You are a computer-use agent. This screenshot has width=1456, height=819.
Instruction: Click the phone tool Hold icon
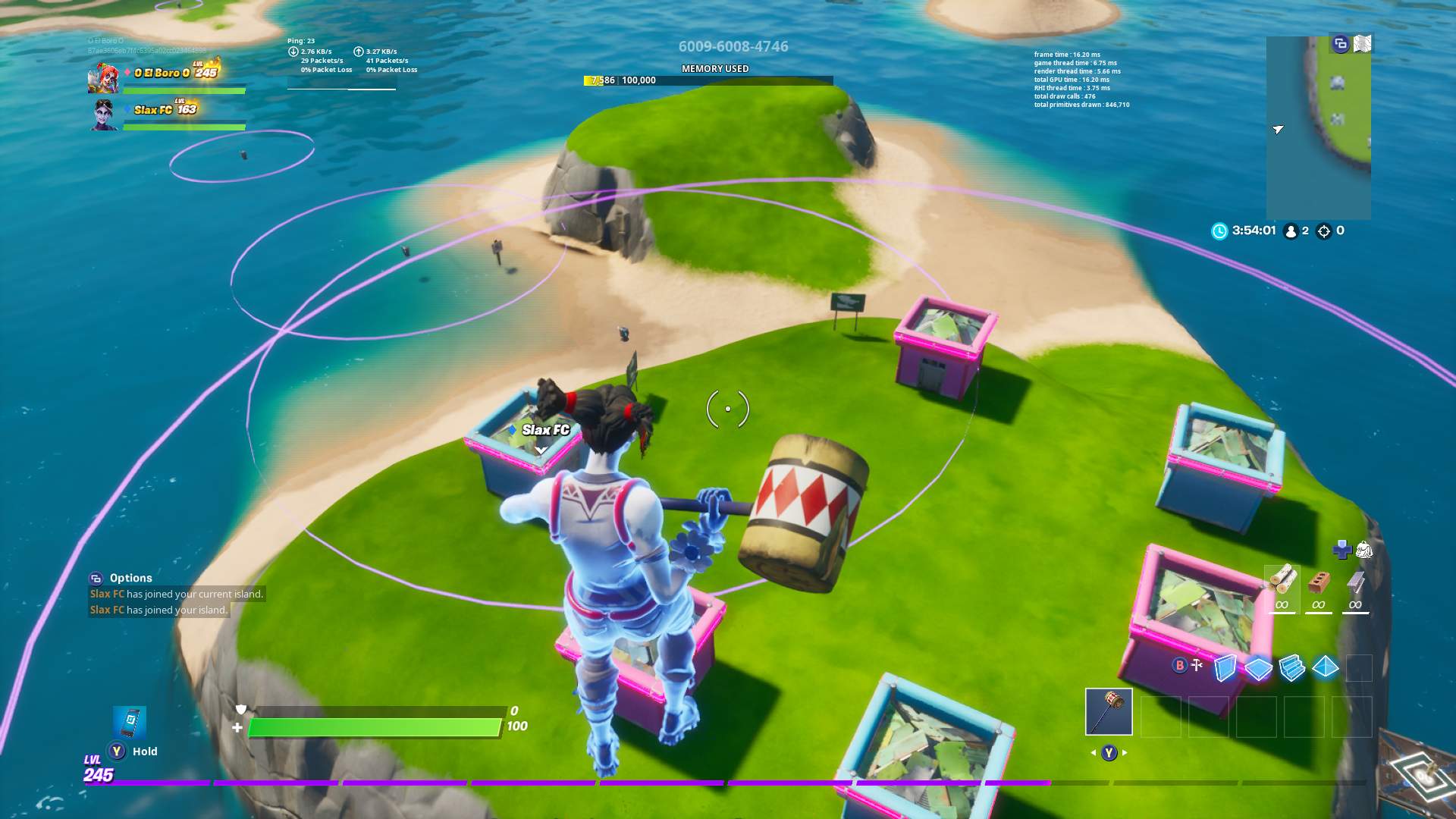coord(129,724)
